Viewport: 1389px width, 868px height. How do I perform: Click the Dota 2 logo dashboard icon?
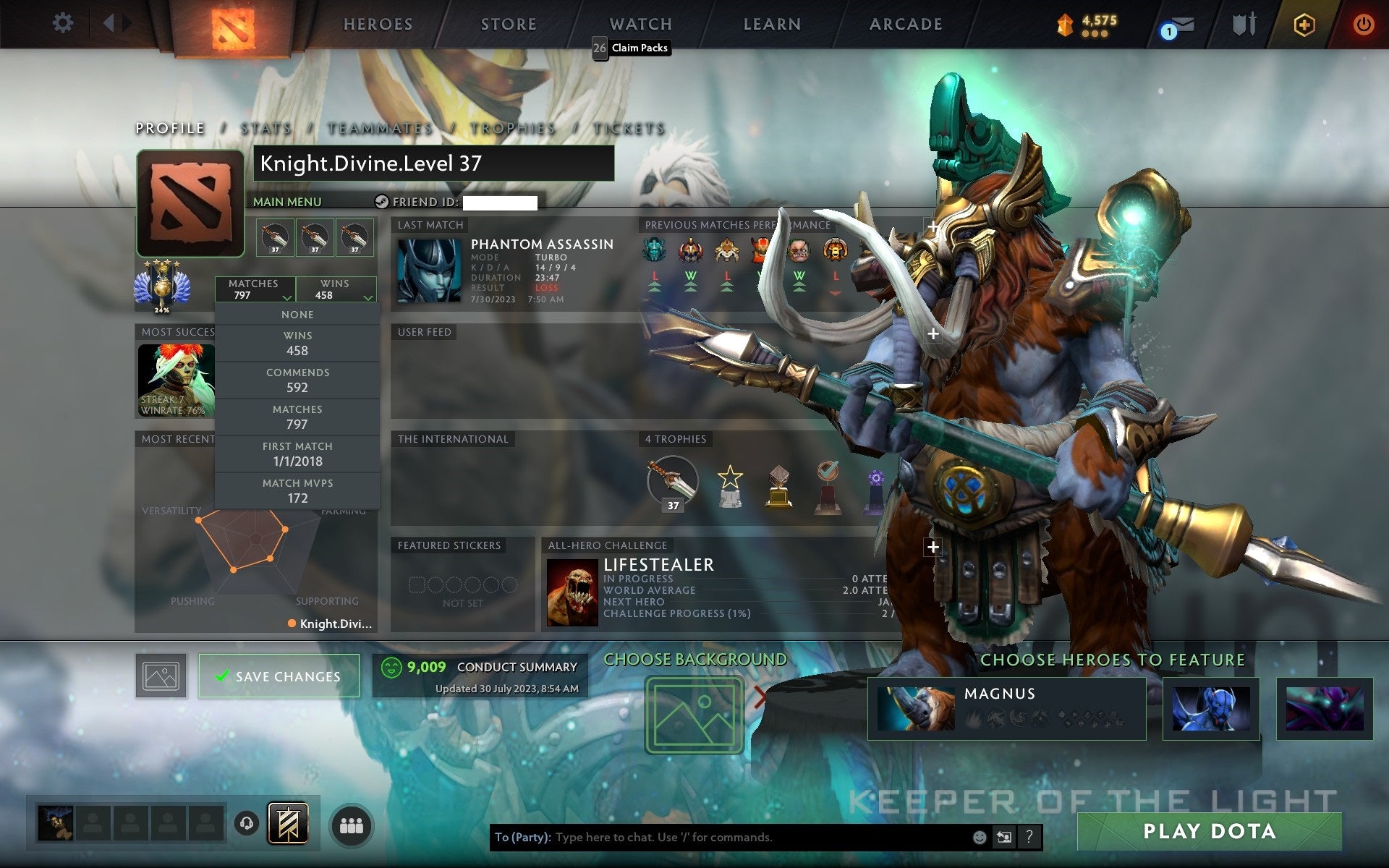[231, 22]
